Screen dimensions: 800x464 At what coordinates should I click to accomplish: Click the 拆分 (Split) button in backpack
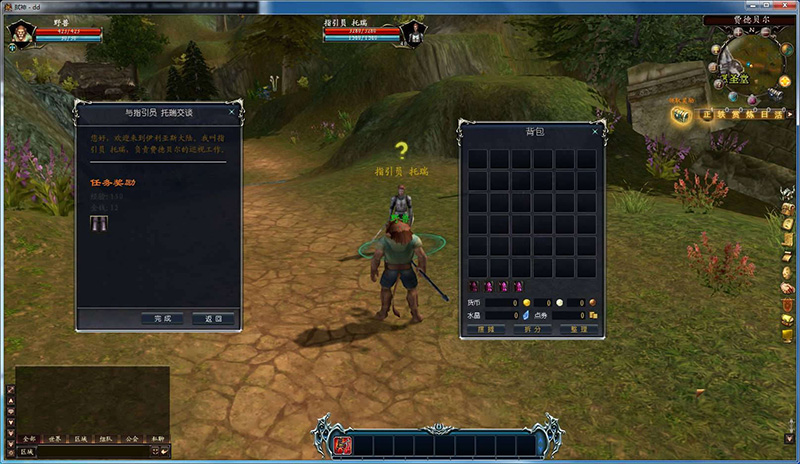[532, 329]
